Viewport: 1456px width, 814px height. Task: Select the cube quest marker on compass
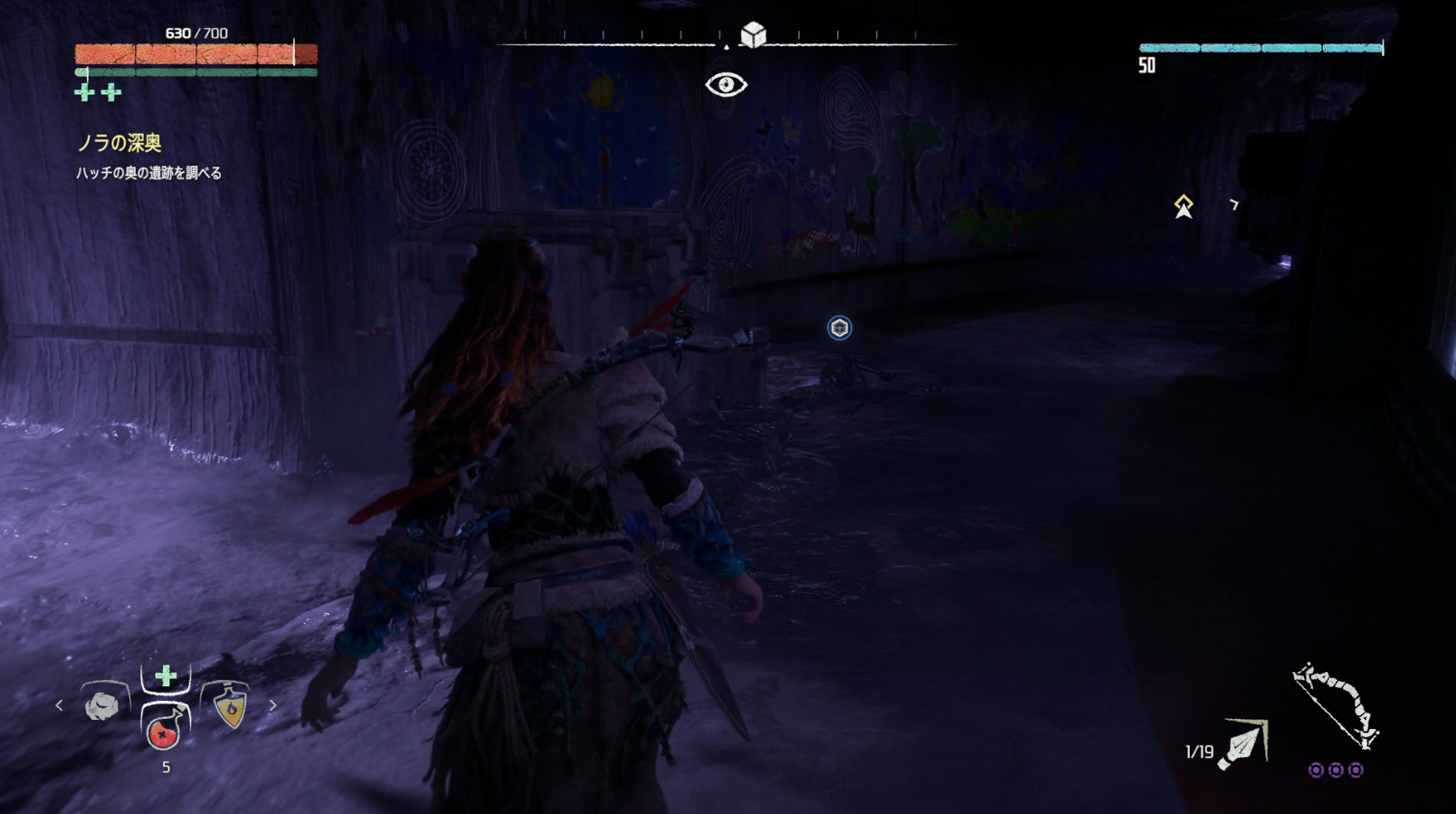tap(753, 35)
